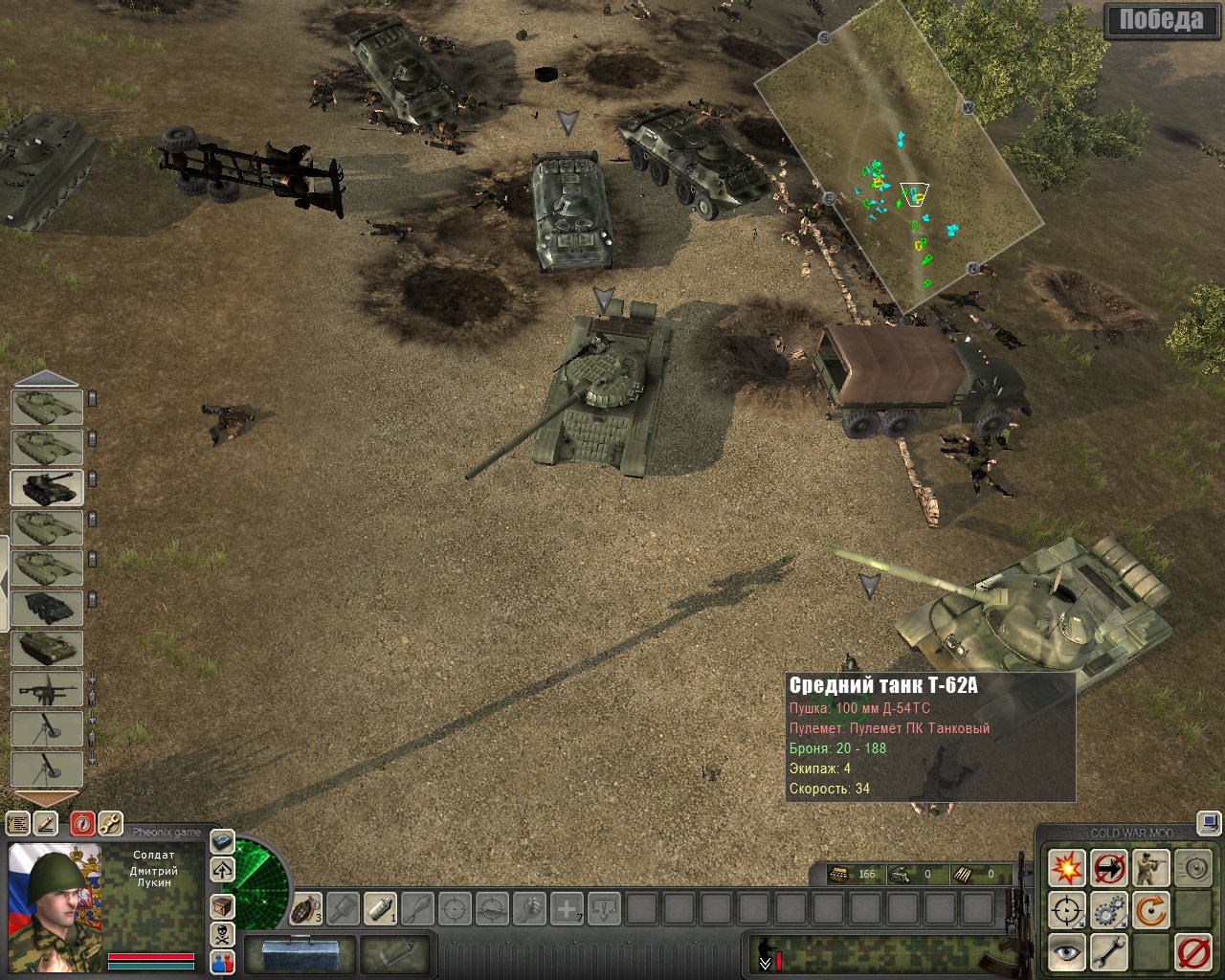The image size is (1225, 980).
Task: Toggle the no-movement hold position command
Action: [1109, 869]
